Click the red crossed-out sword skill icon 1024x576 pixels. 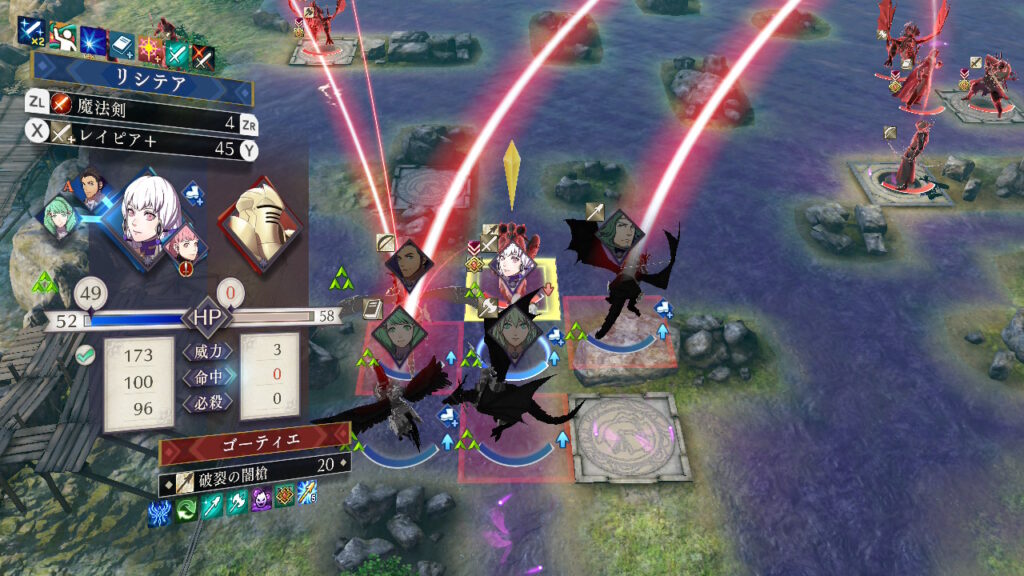[x=203, y=56]
